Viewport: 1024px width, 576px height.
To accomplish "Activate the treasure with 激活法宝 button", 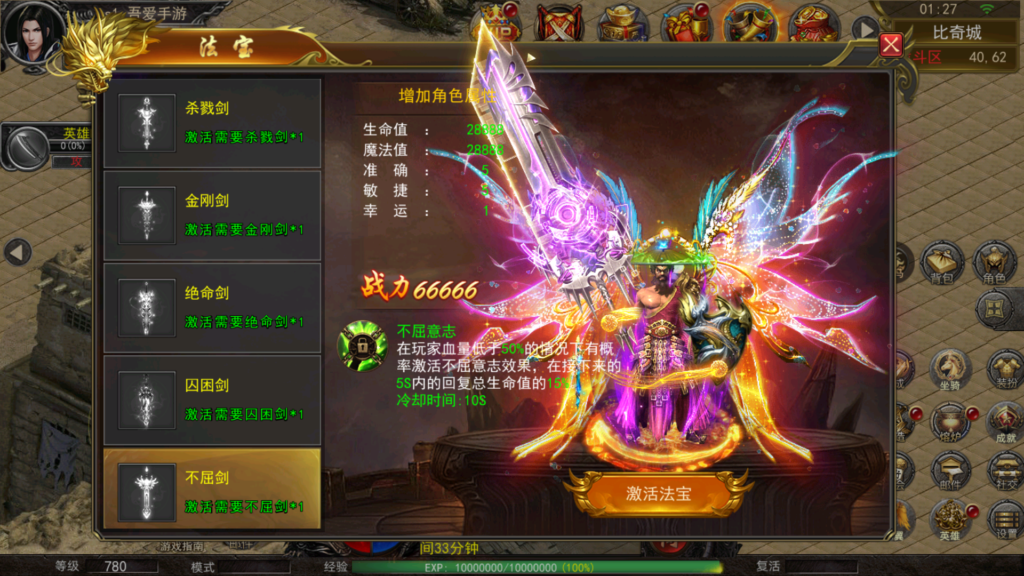I will tap(658, 493).
